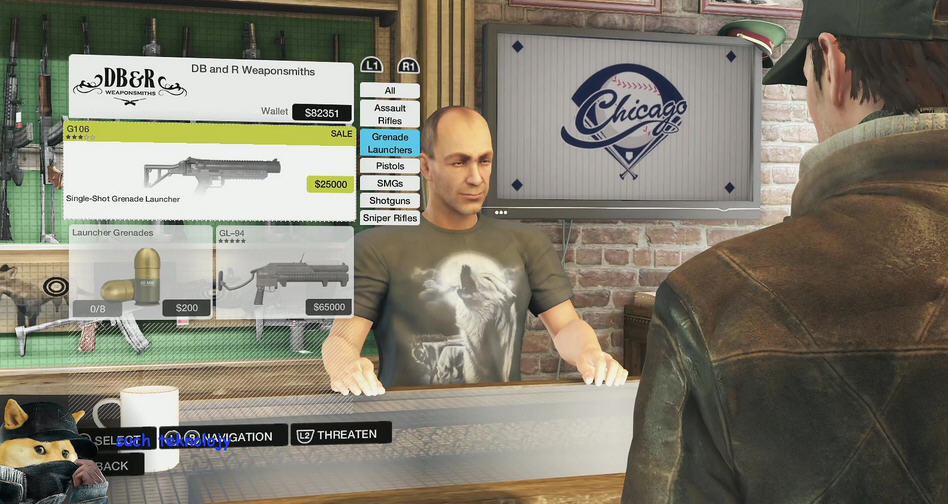948x504 pixels.
Task: Choose the Launcher Grenades ammo item
Action: [140, 272]
